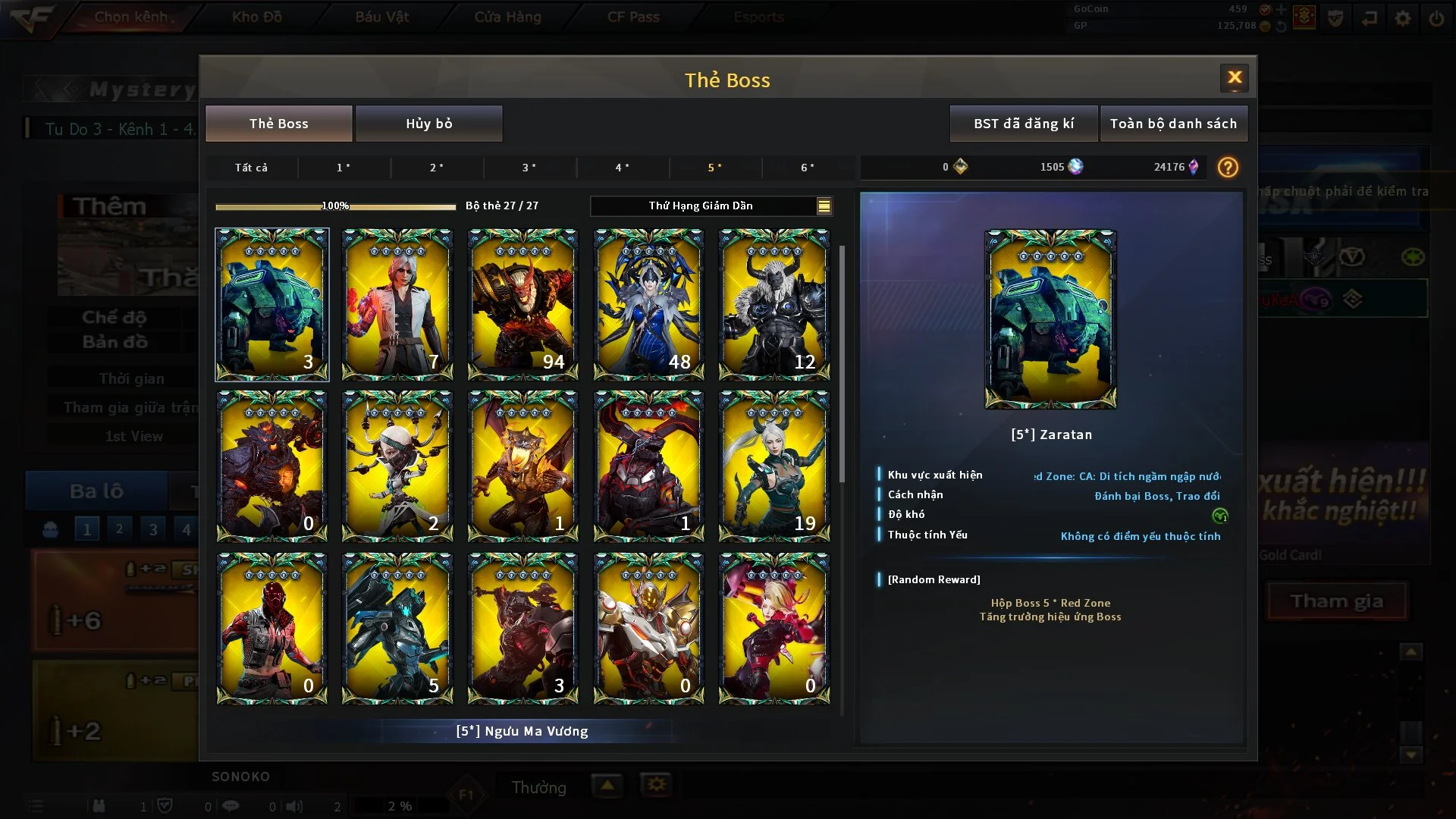The height and width of the screenshot is (819, 1456).
Task: Choose the white-furred horned beast card with count 12
Action: coord(774,304)
